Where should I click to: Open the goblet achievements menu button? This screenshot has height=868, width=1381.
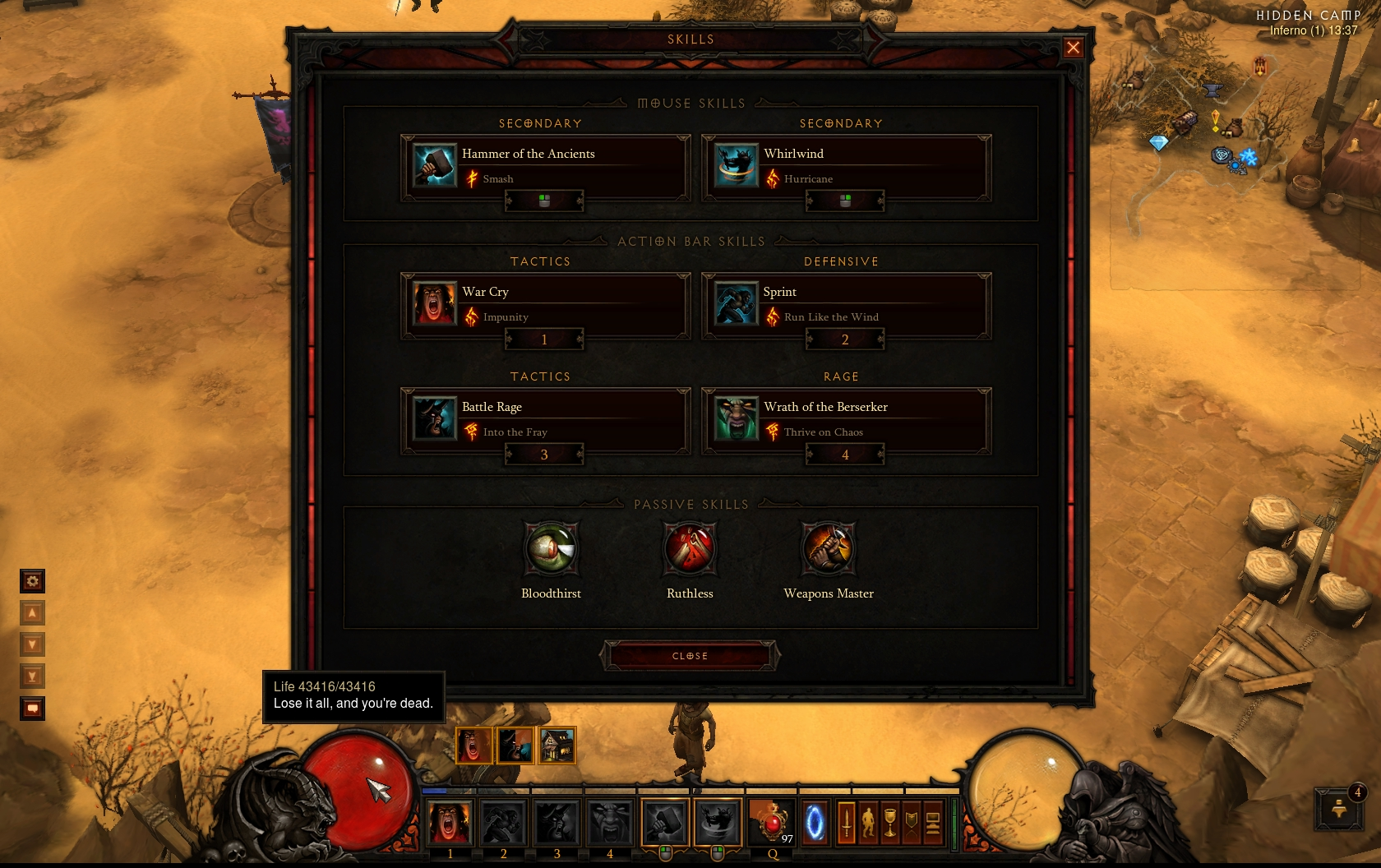(889, 822)
